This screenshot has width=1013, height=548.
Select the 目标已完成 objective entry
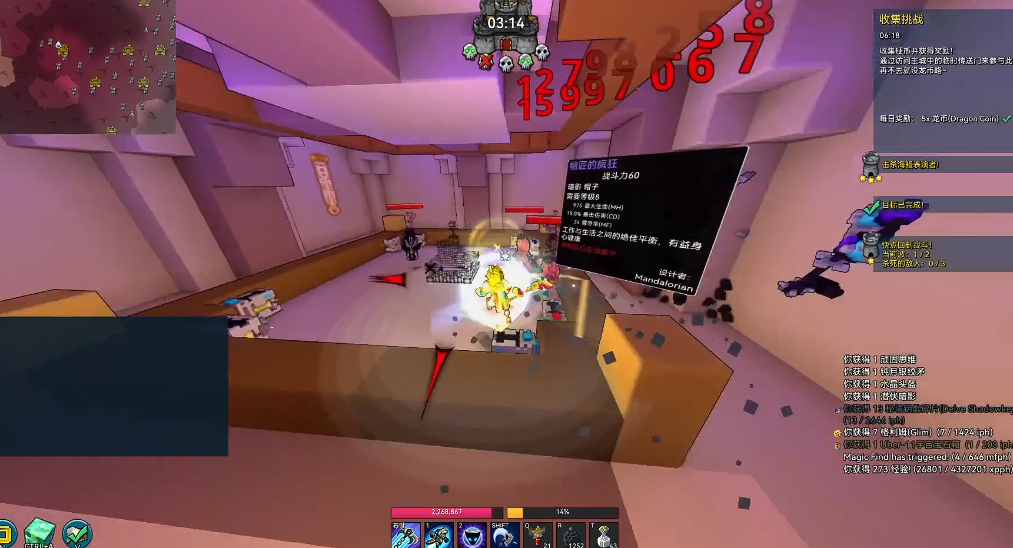point(905,205)
